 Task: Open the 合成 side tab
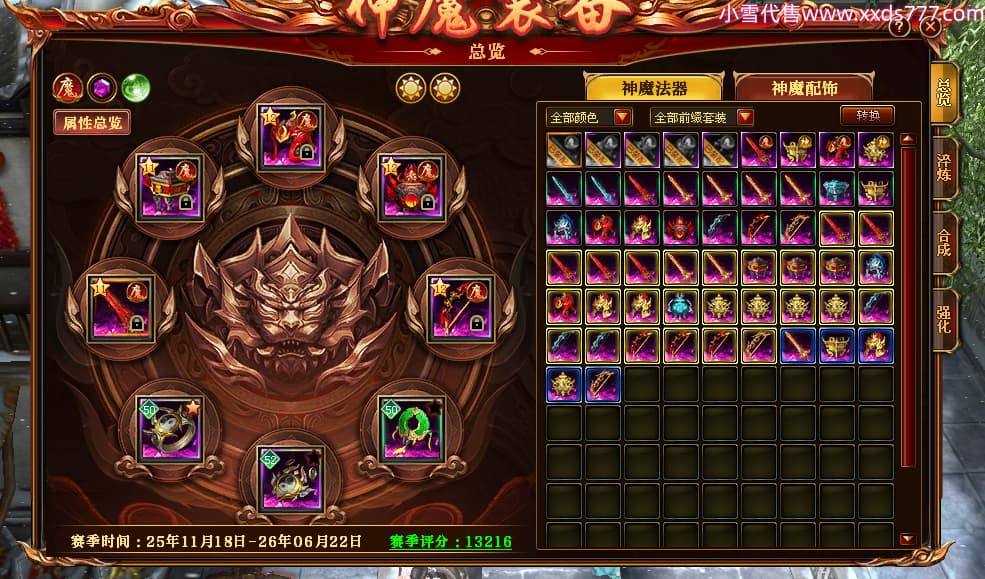944,243
